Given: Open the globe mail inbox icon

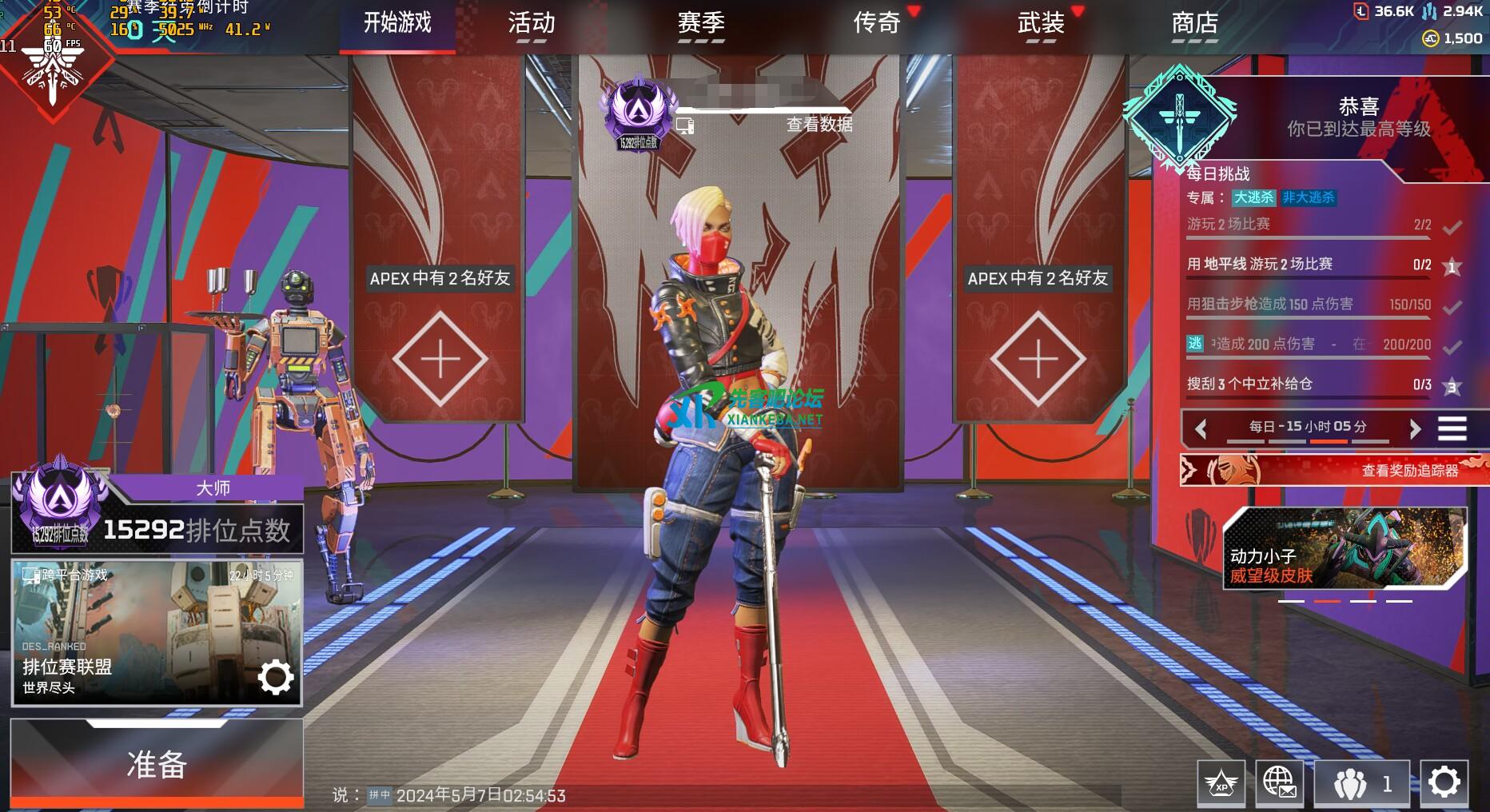Looking at the screenshot, I should tap(1279, 782).
